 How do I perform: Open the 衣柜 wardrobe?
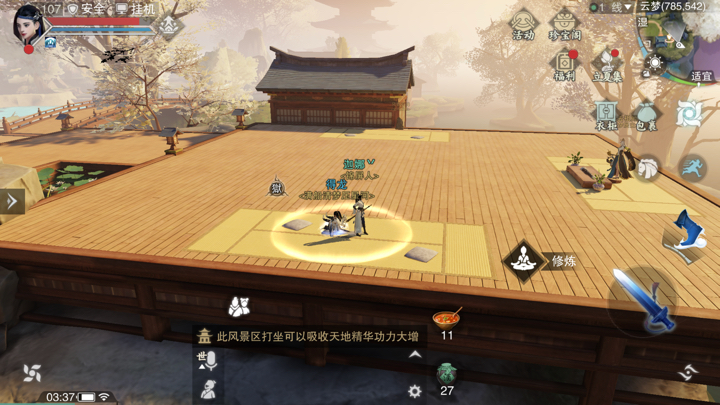point(606,113)
